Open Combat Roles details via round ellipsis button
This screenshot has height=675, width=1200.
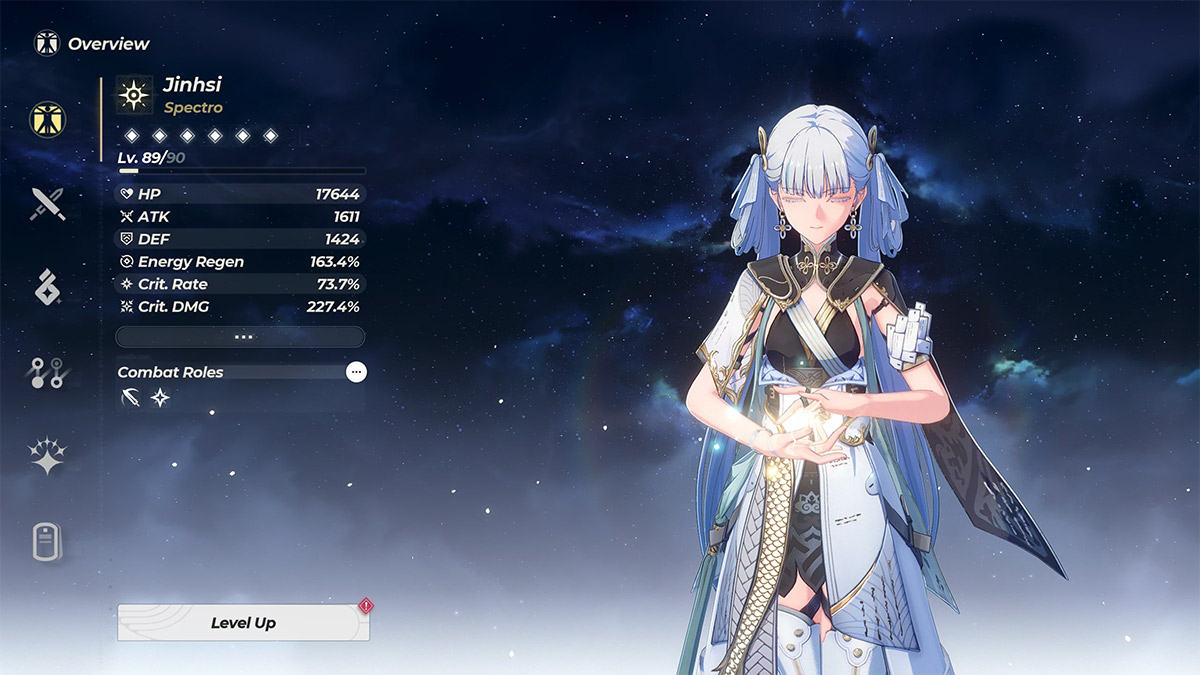click(x=356, y=372)
